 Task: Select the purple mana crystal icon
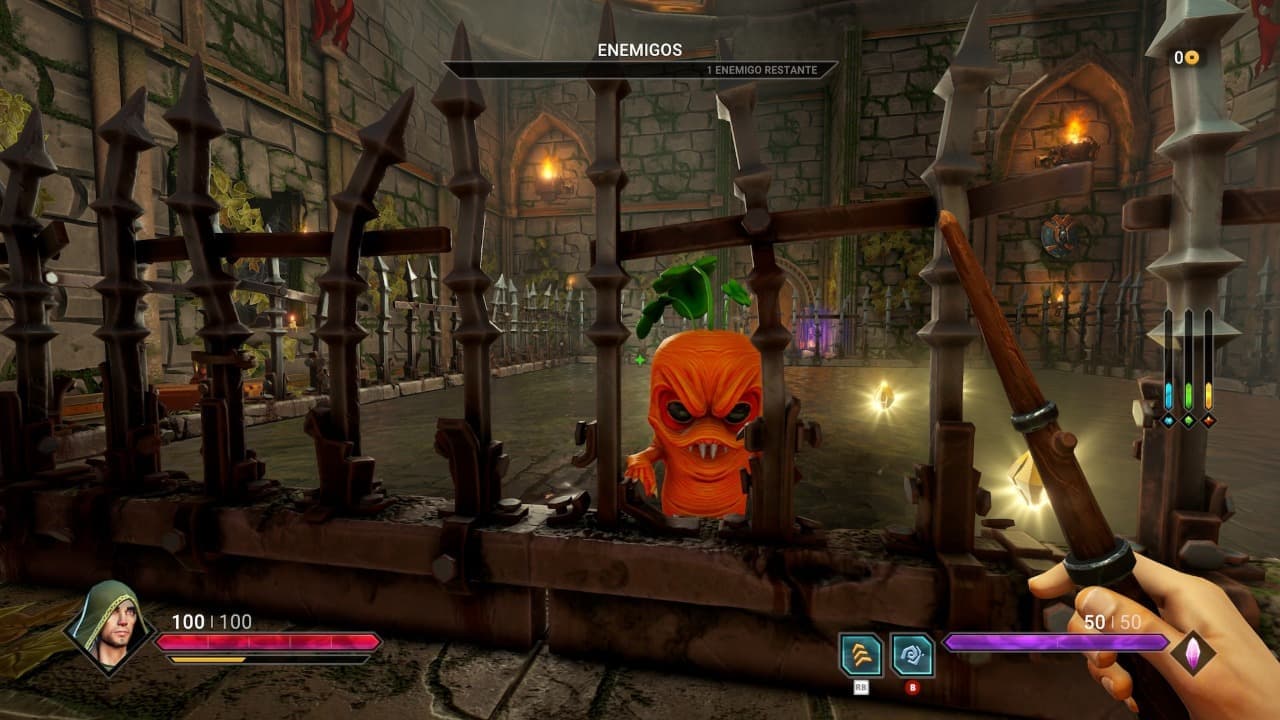[x=1193, y=652]
